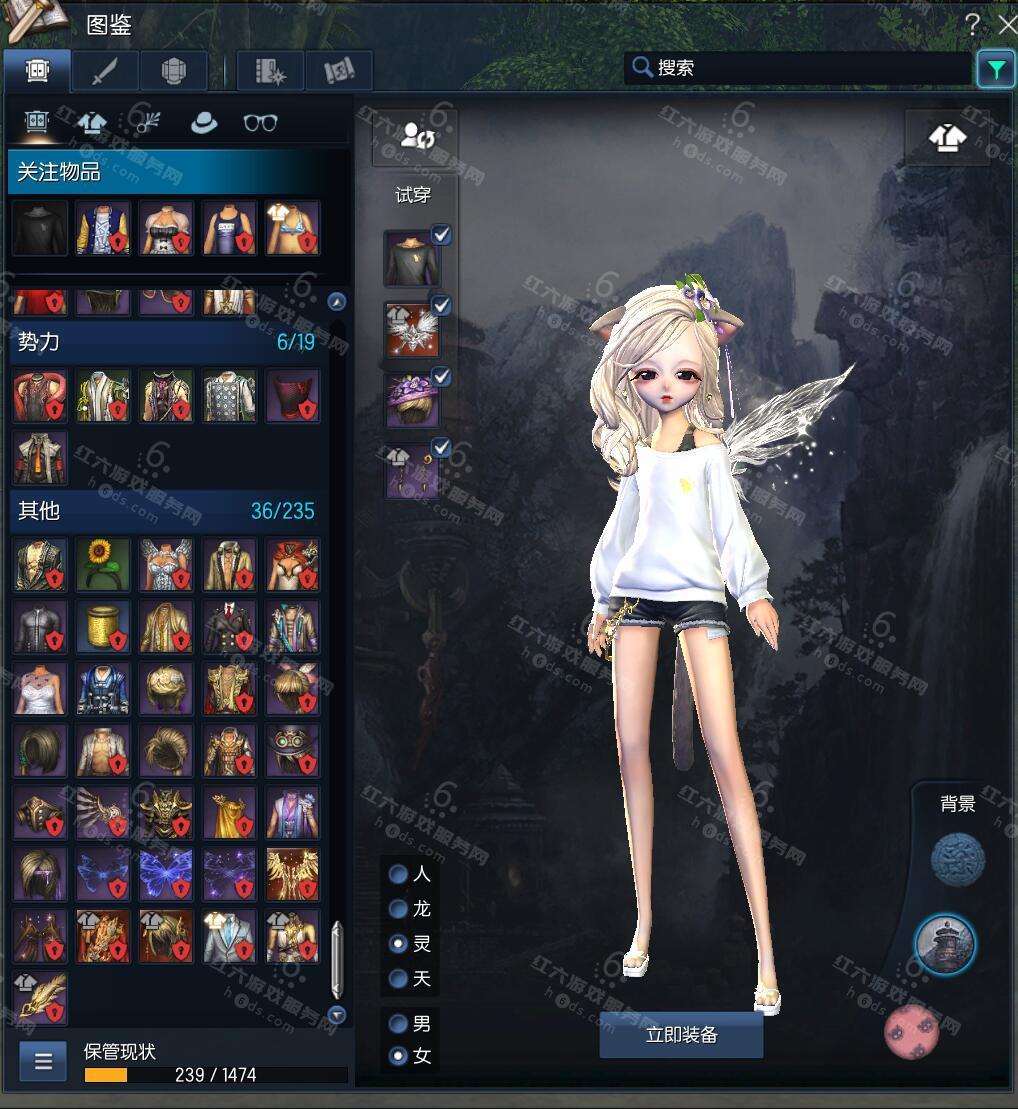Click the item list scroll-down arrow

(x=337, y=1015)
